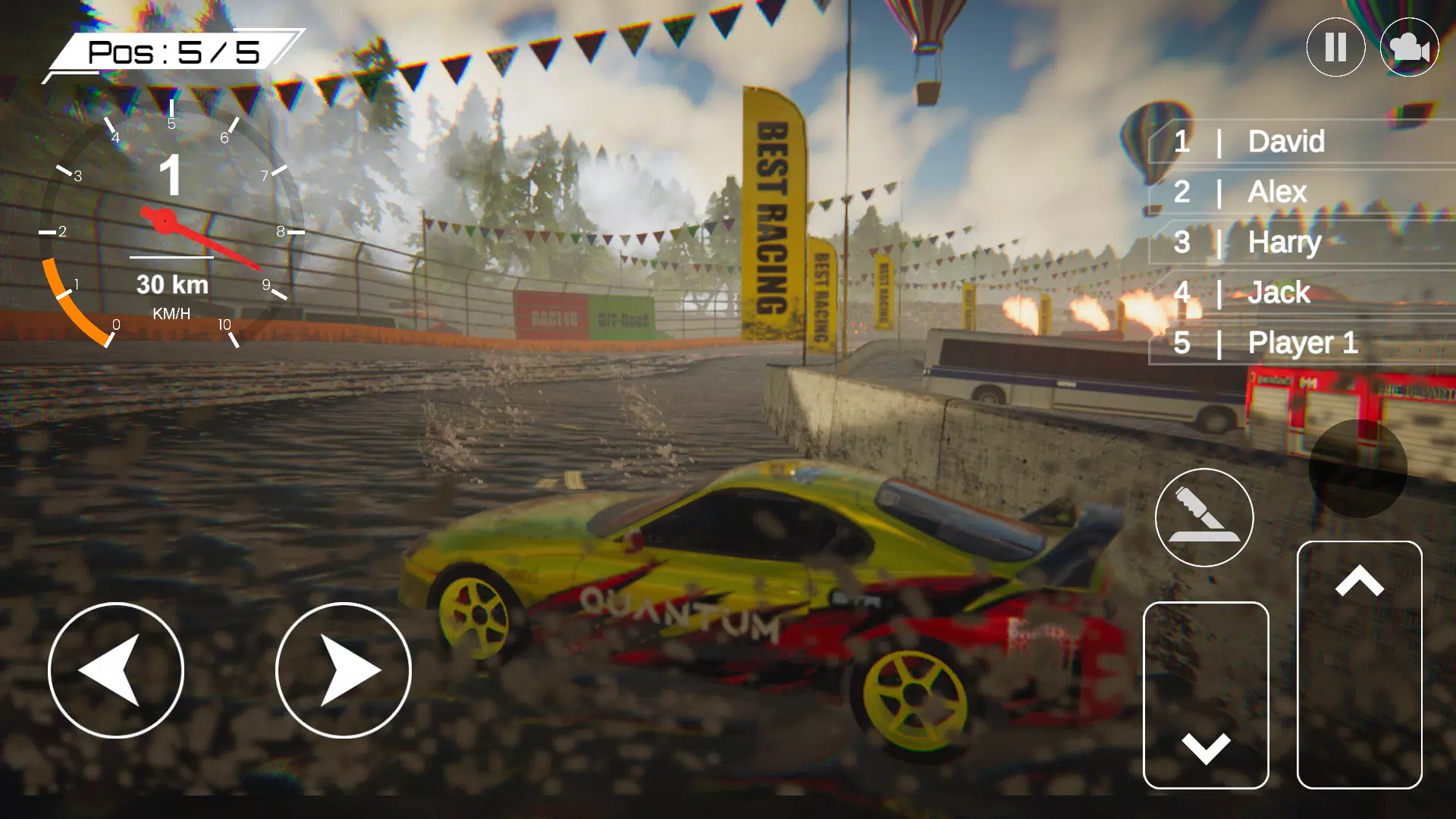Tap the brake down-arrow pedal
1456x819 pixels.
1206,695
